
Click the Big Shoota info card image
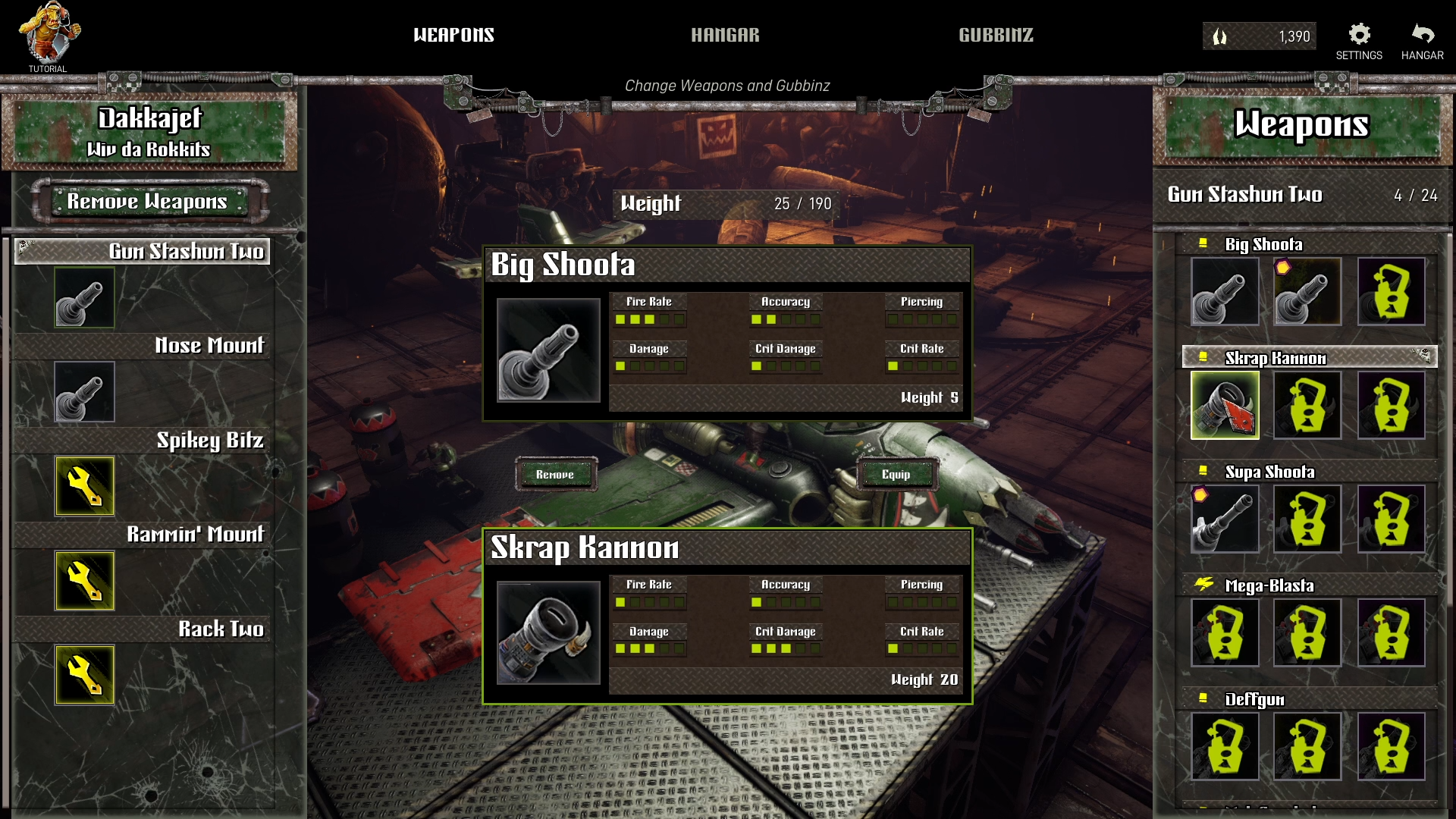pyautogui.click(x=548, y=350)
